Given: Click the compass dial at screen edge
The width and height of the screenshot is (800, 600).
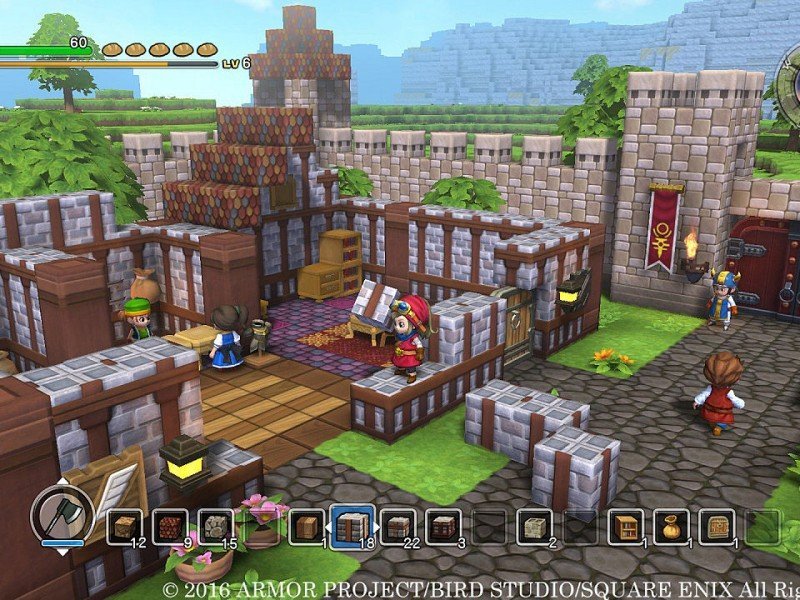Looking at the screenshot, I should point(790,85).
